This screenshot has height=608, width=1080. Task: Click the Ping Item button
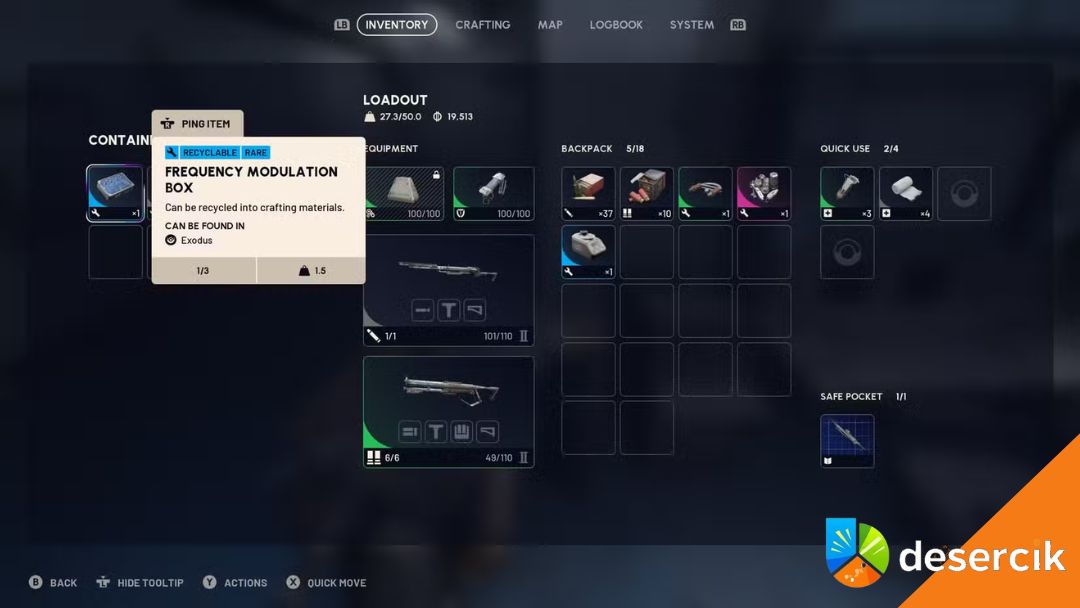(197, 124)
